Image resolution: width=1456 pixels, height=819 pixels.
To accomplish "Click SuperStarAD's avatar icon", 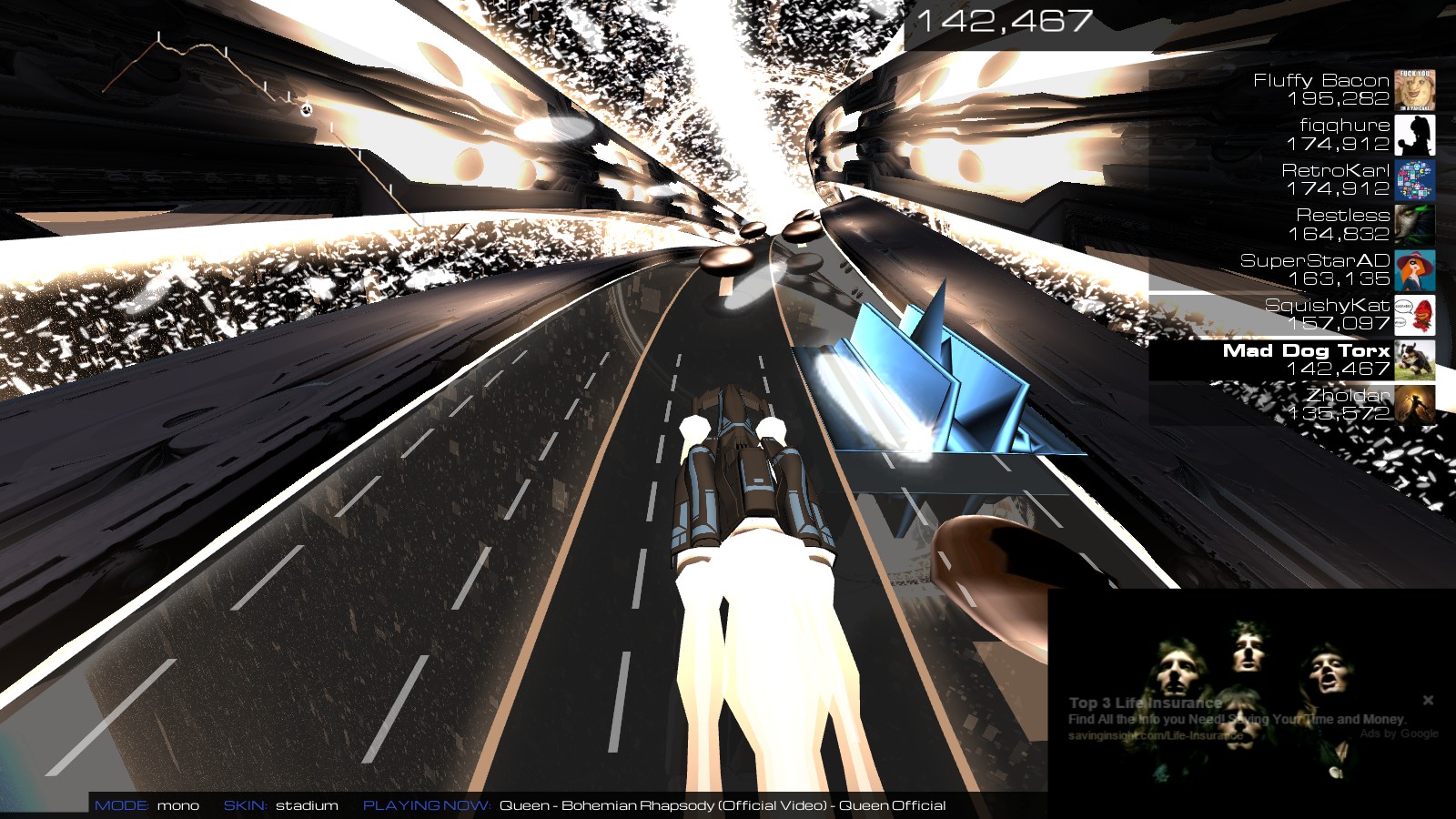I will point(1416,270).
